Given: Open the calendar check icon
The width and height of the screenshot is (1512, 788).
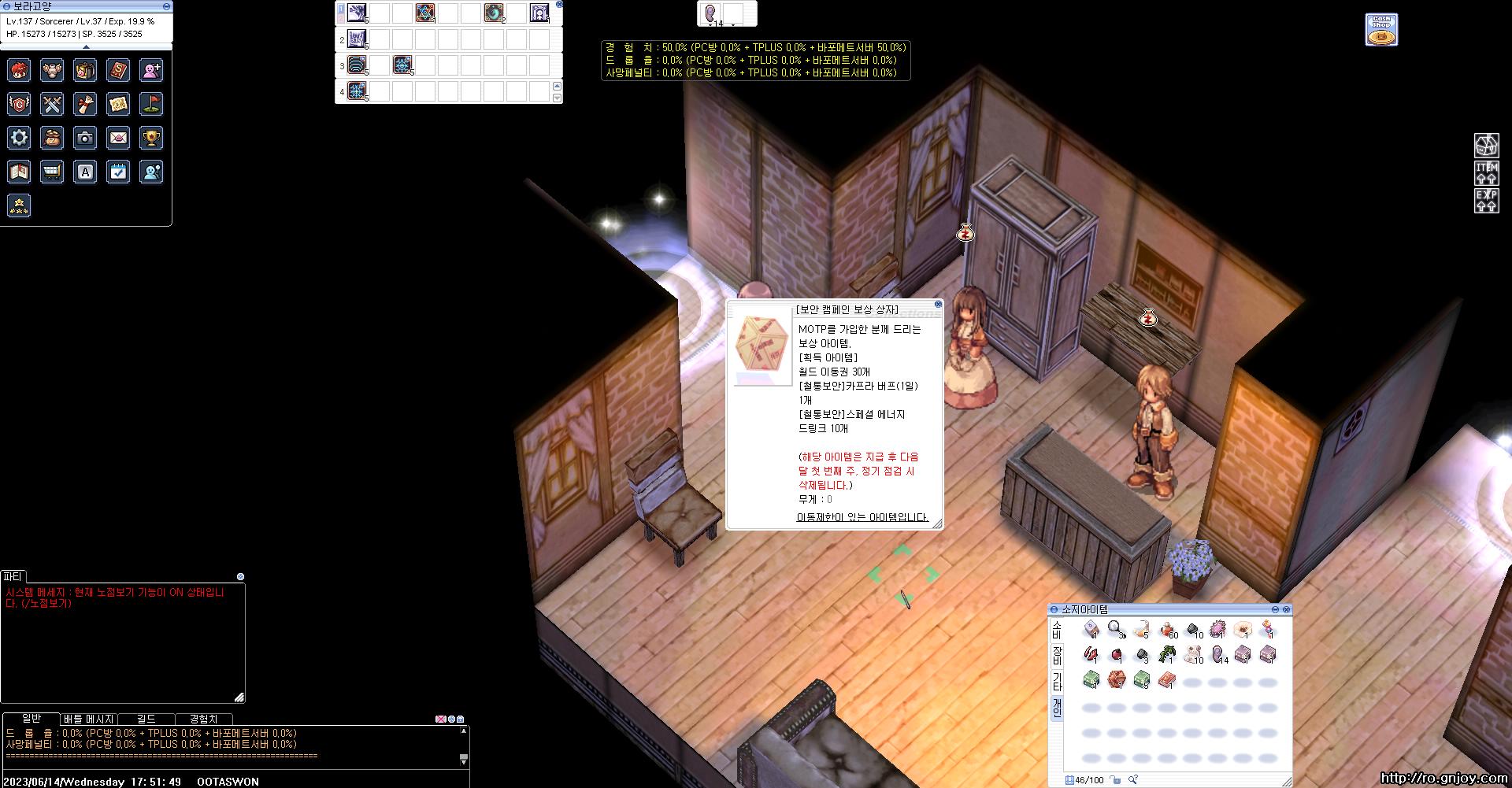Looking at the screenshot, I should [x=118, y=172].
